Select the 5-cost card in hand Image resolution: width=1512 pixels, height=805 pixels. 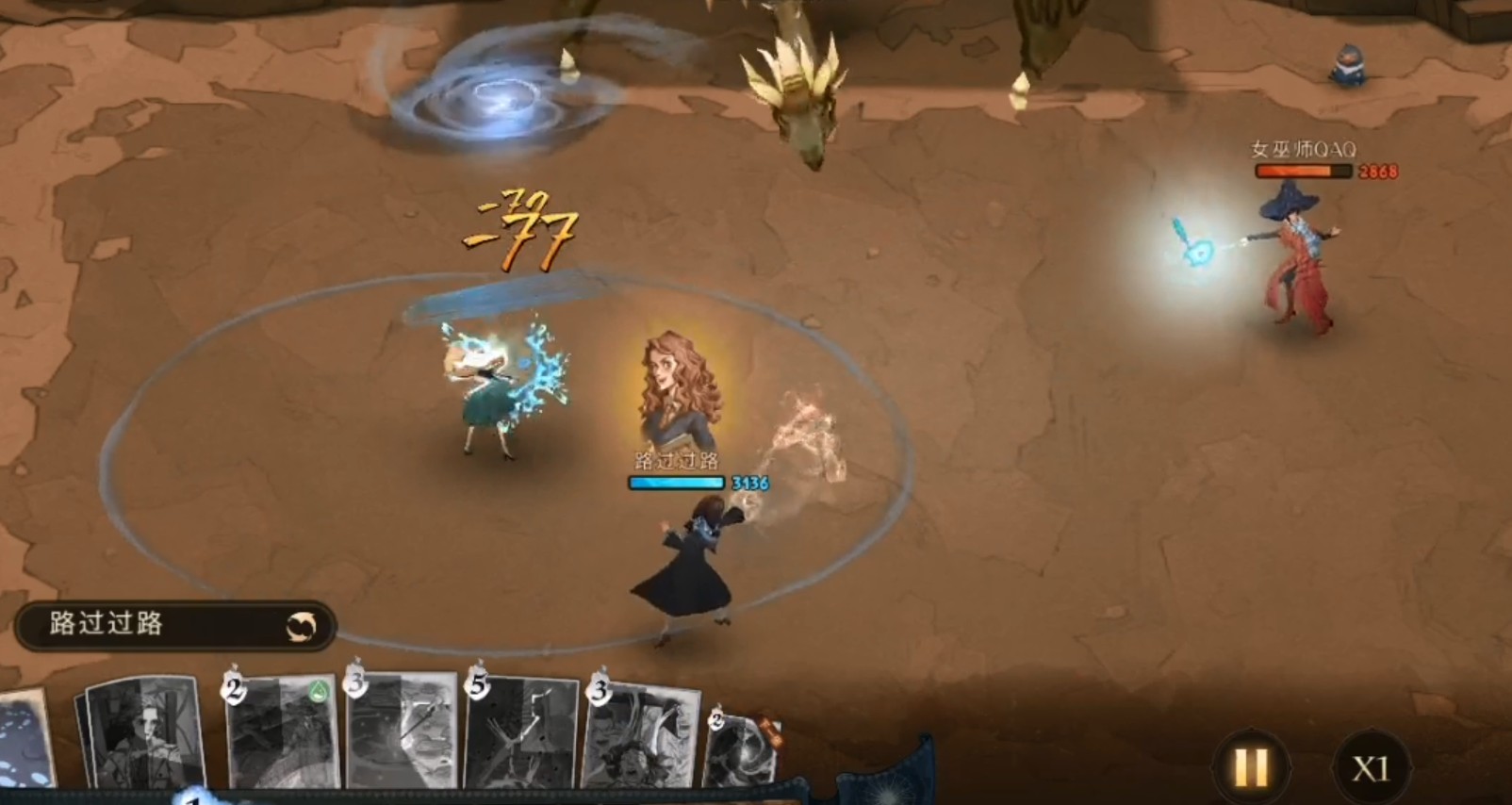click(523, 733)
